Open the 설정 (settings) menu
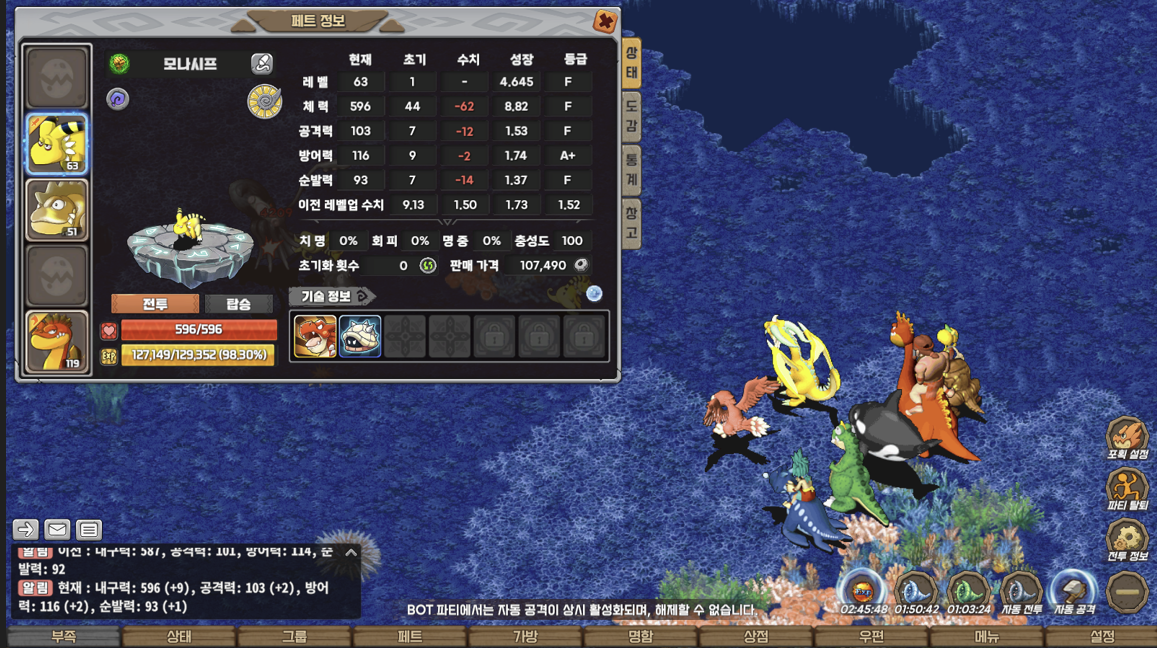1157x648 pixels. [1102, 637]
